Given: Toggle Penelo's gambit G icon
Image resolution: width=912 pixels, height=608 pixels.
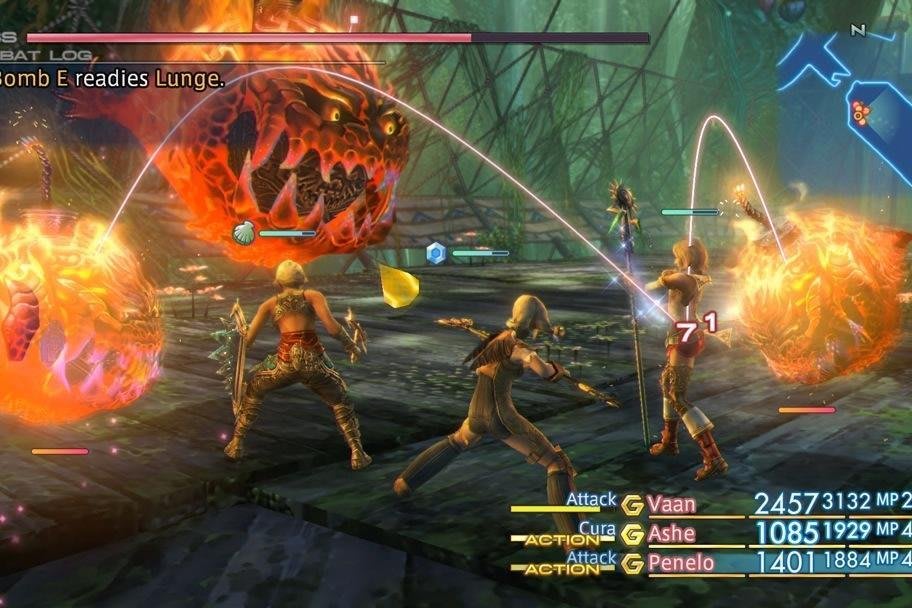Looking at the screenshot, I should (632, 564).
